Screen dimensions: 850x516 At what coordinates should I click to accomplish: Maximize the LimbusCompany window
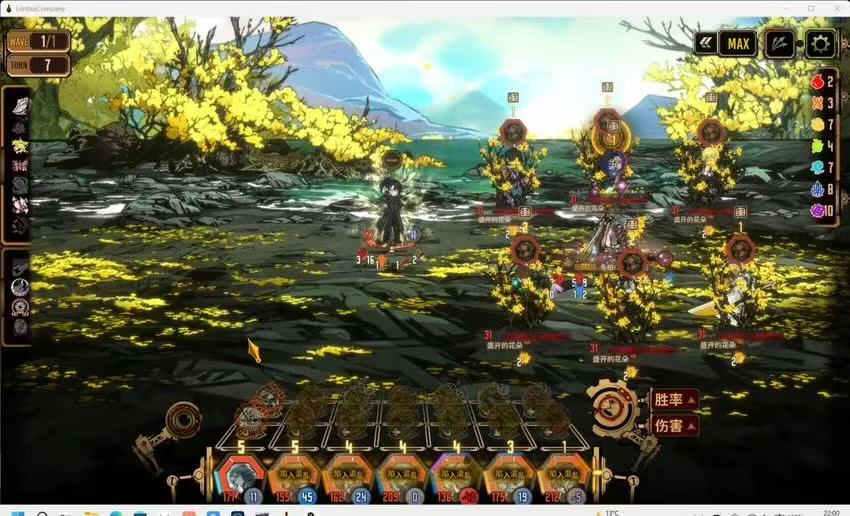point(810,8)
